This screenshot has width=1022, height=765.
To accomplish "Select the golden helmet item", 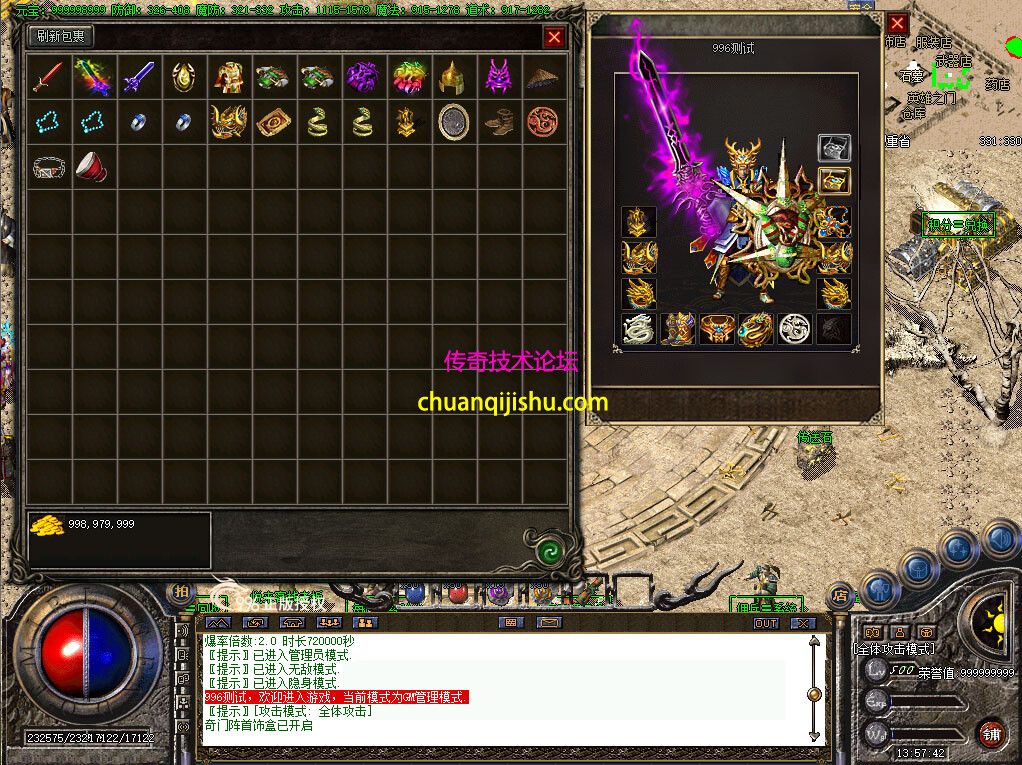I will (452, 77).
